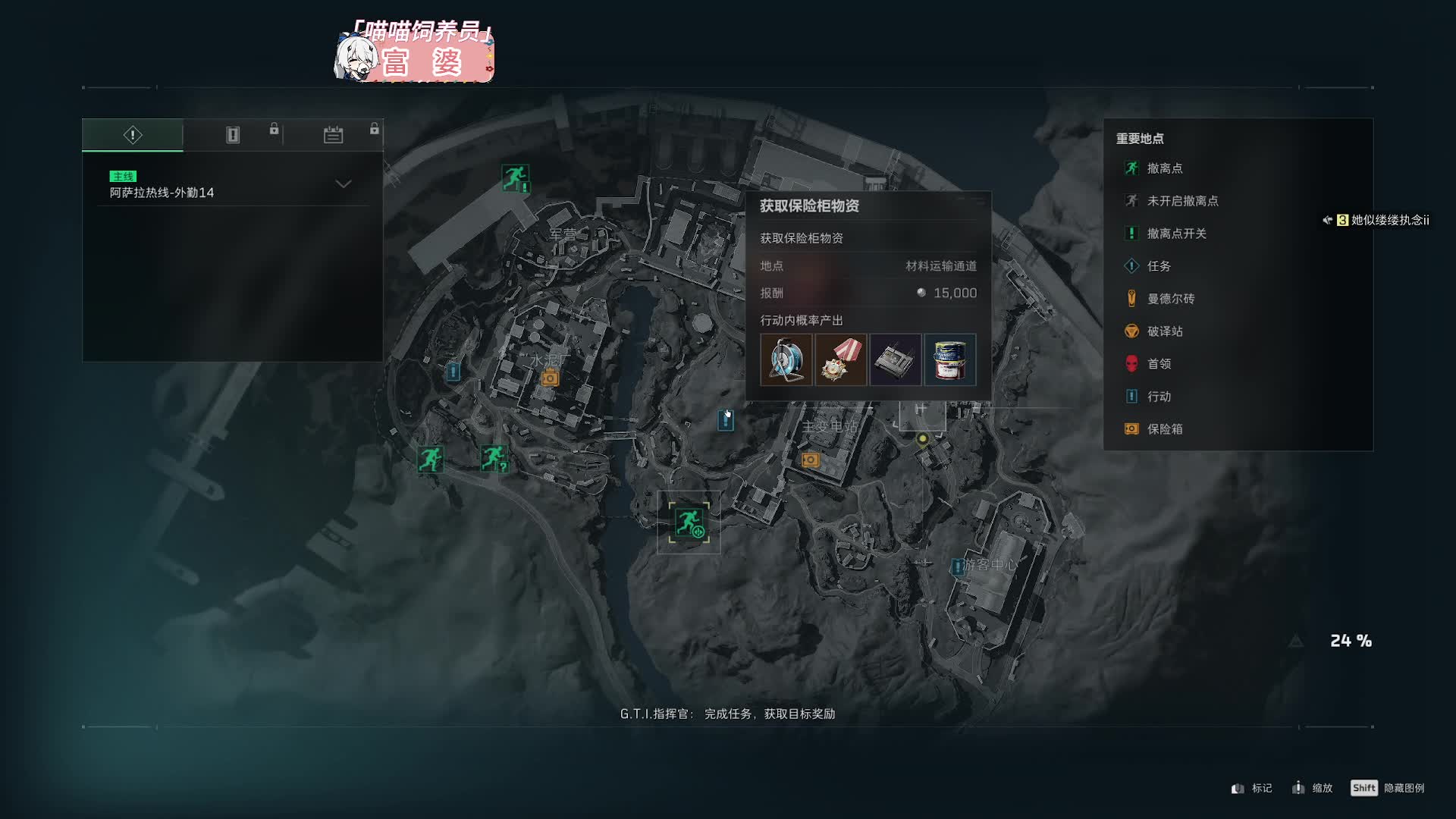Toggle the 撤离点 legend entry
1456x819 pixels.
(1164, 168)
